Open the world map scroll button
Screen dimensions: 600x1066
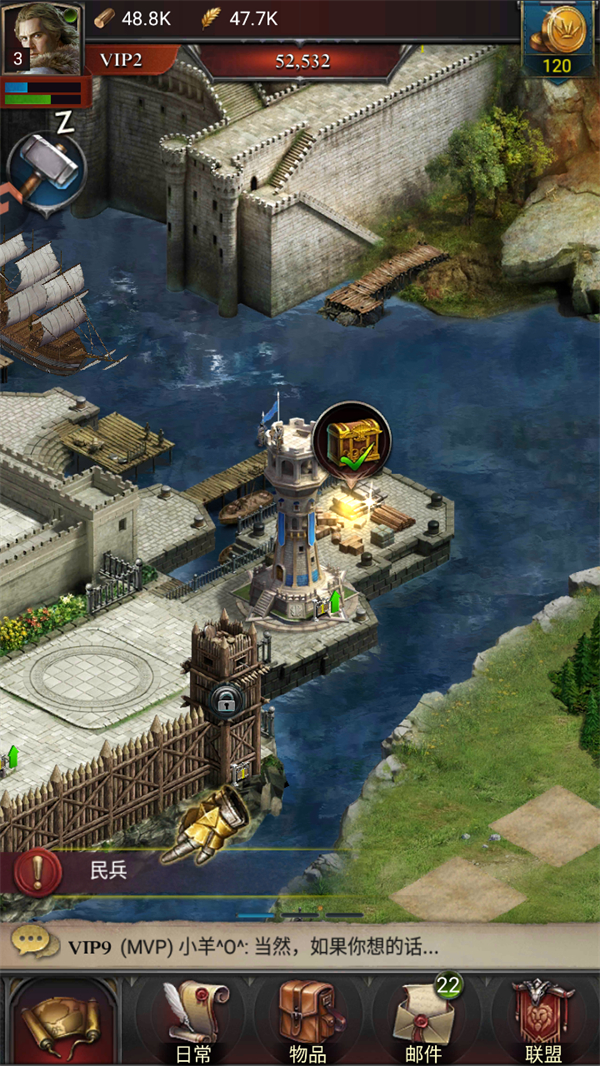point(60,1020)
